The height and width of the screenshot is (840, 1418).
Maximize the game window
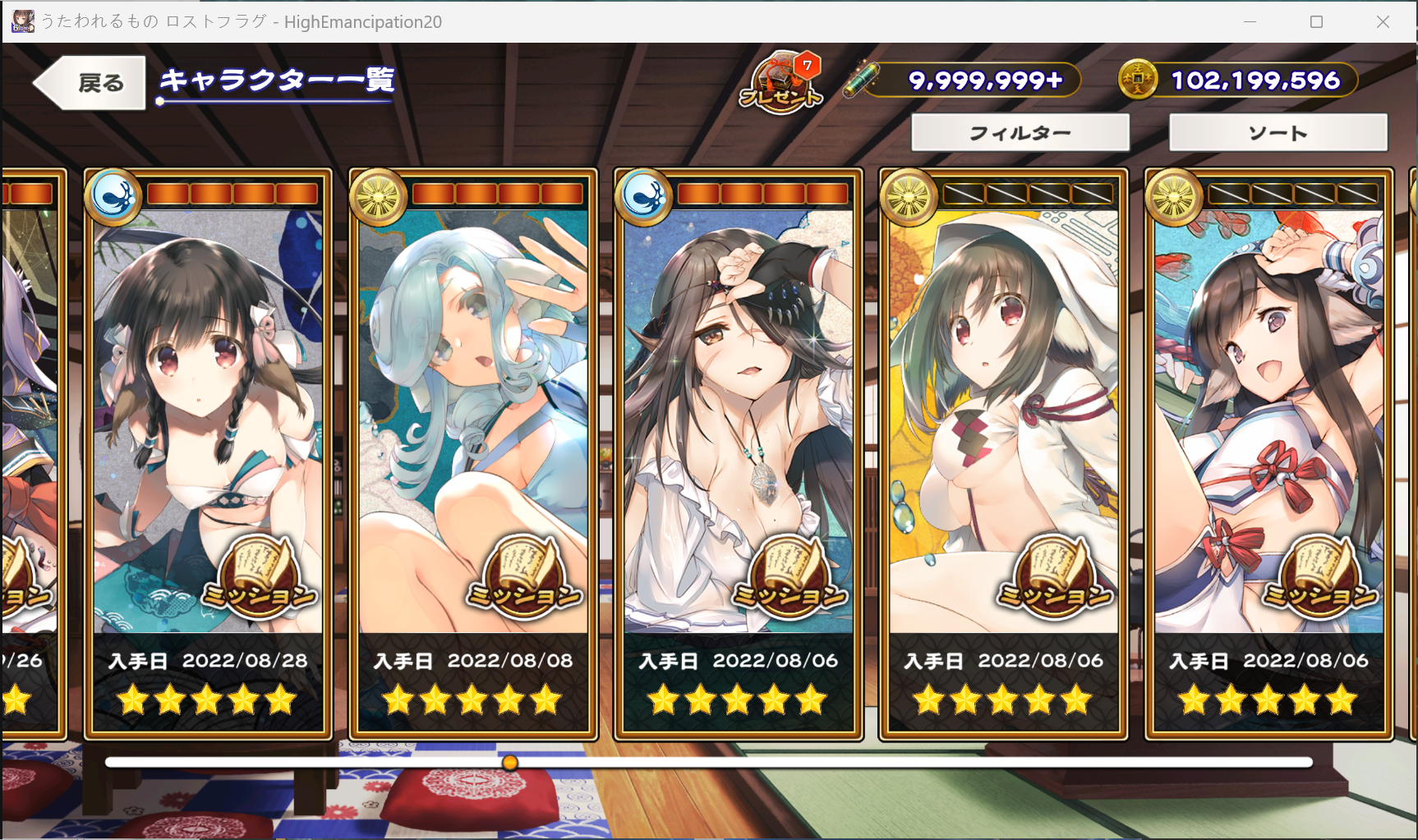1316,22
